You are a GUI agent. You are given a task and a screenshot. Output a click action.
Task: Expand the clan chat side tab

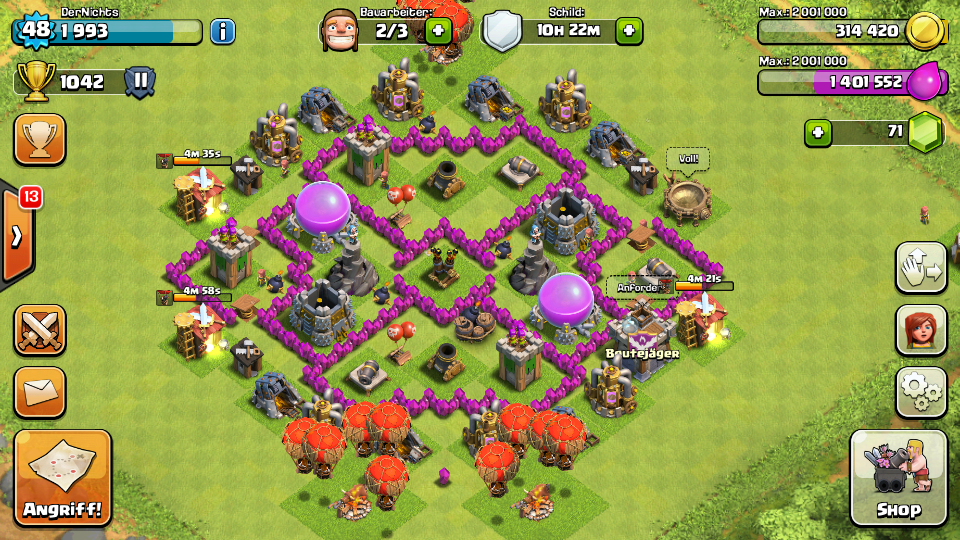pos(19,237)
